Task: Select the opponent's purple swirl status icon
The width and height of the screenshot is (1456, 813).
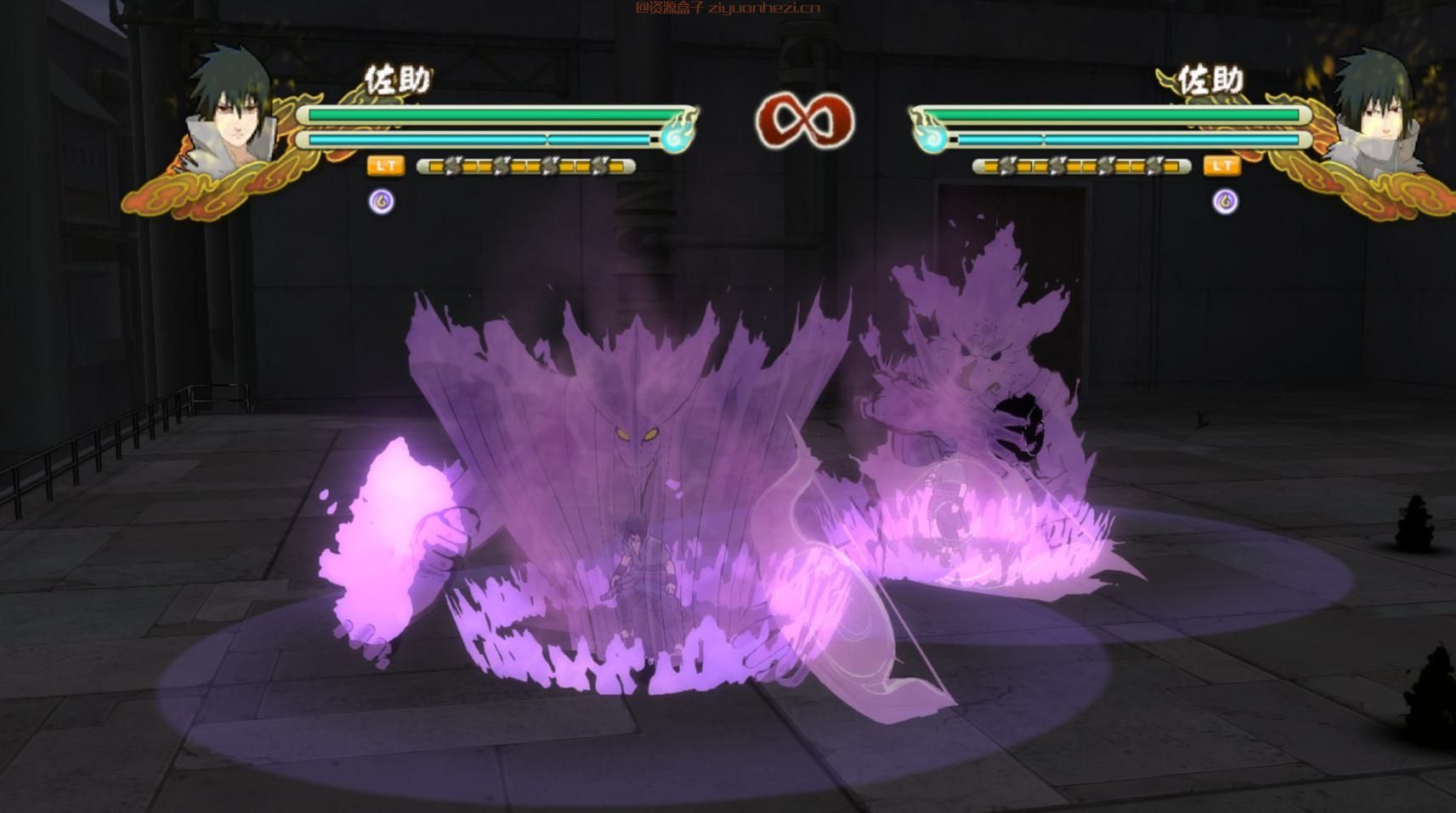Action: [x=1225, y=201]
